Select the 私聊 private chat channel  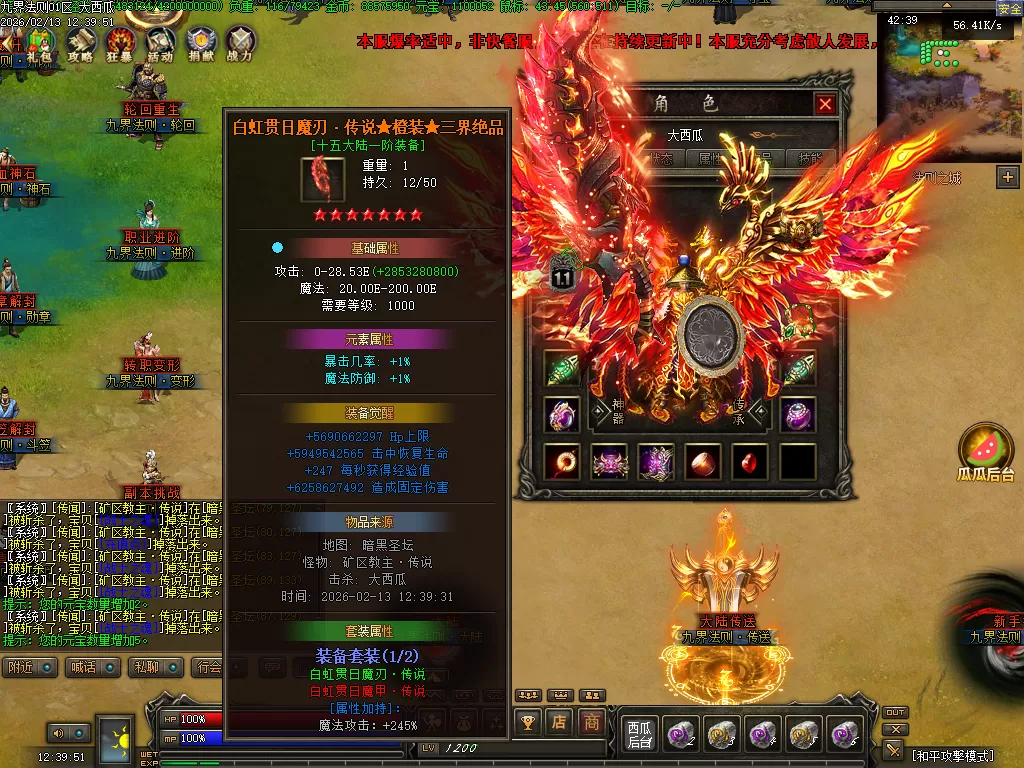point(158,667)
